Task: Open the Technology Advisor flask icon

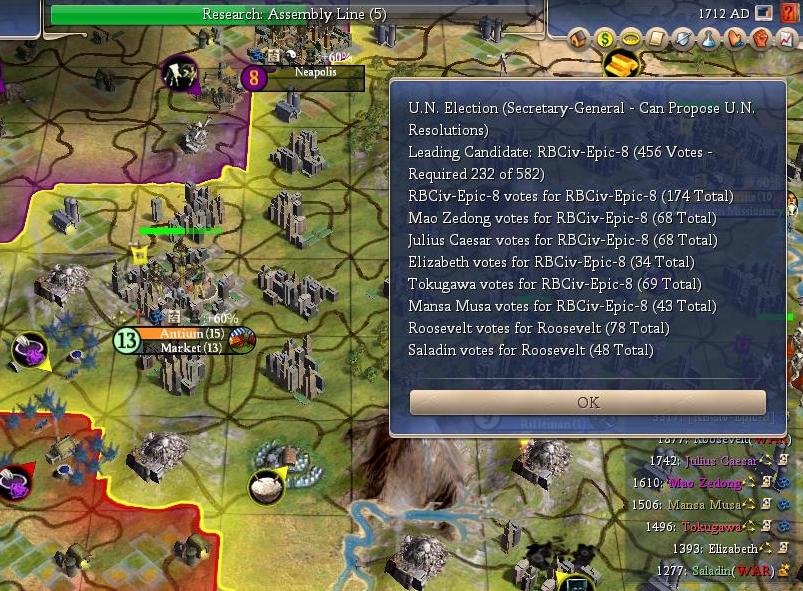Action: [x=709, y=40]
